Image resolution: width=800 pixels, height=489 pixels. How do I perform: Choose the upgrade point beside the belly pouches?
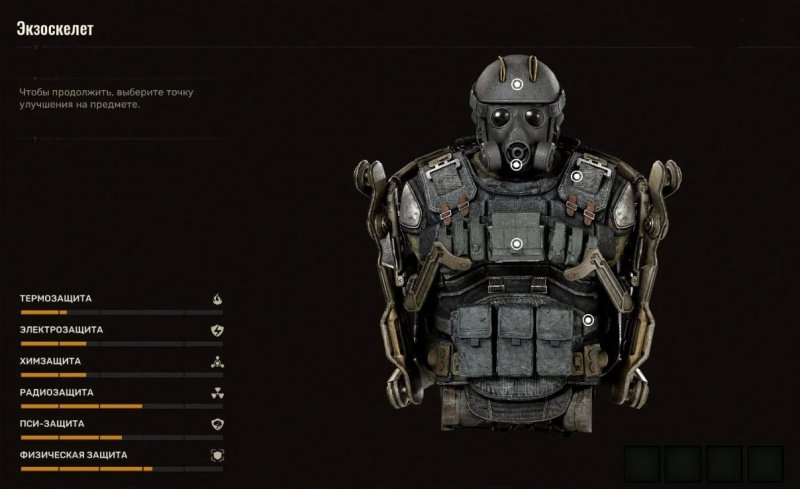click(588, 320)
